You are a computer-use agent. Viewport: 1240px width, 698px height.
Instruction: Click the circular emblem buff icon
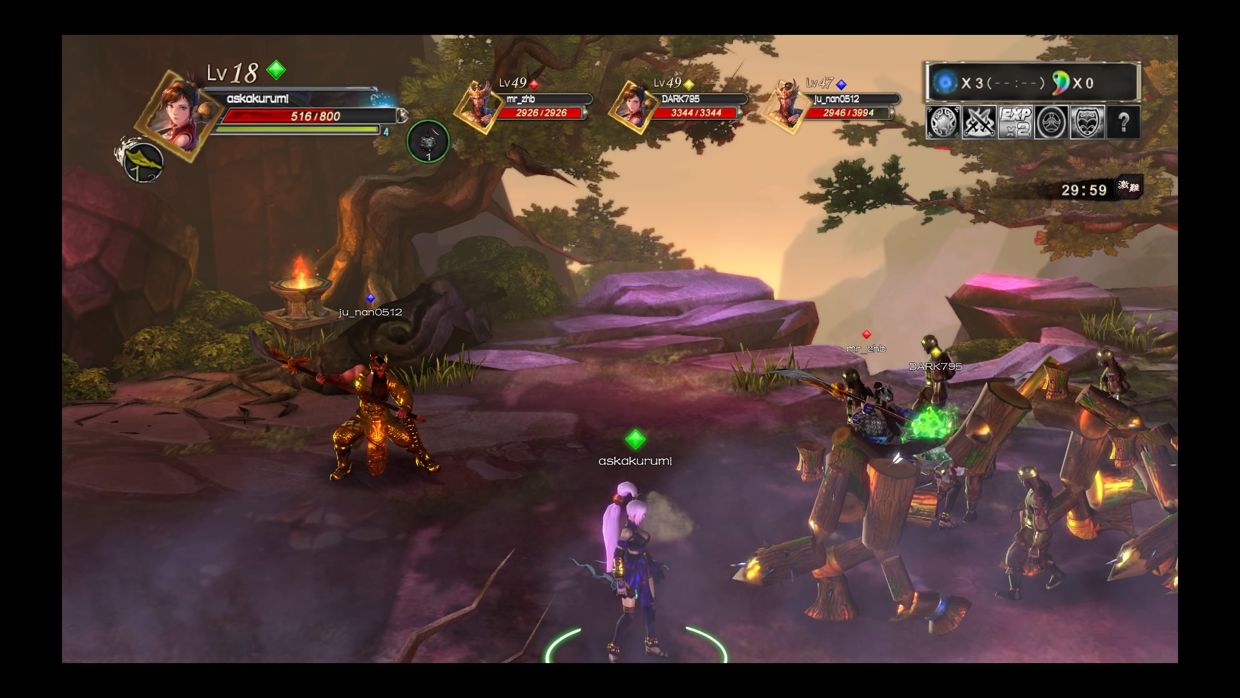click(x=1051, y=122)
